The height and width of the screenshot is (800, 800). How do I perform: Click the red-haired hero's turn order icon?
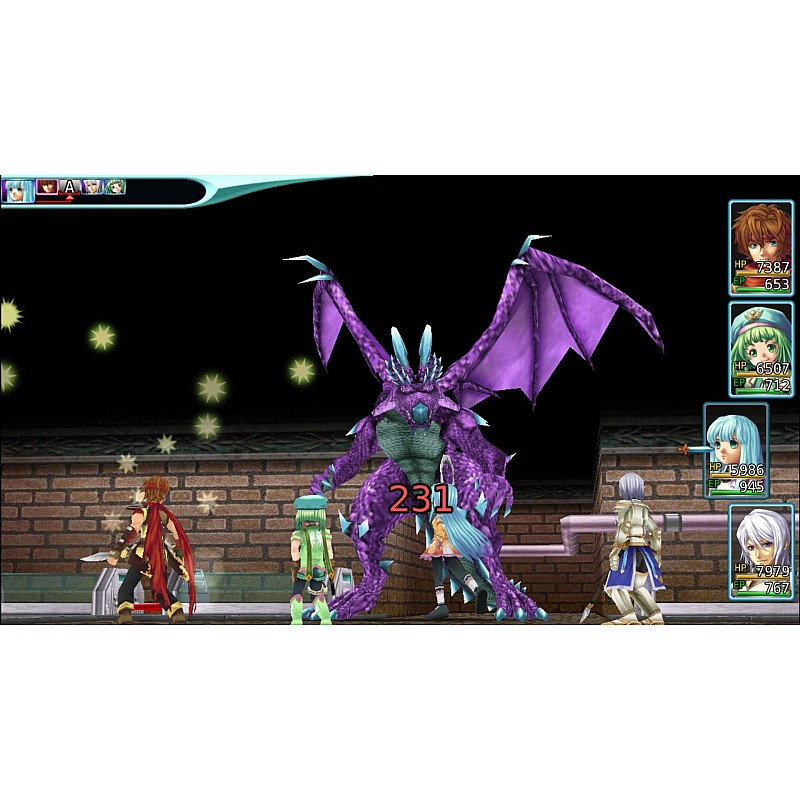coord(47,187)
